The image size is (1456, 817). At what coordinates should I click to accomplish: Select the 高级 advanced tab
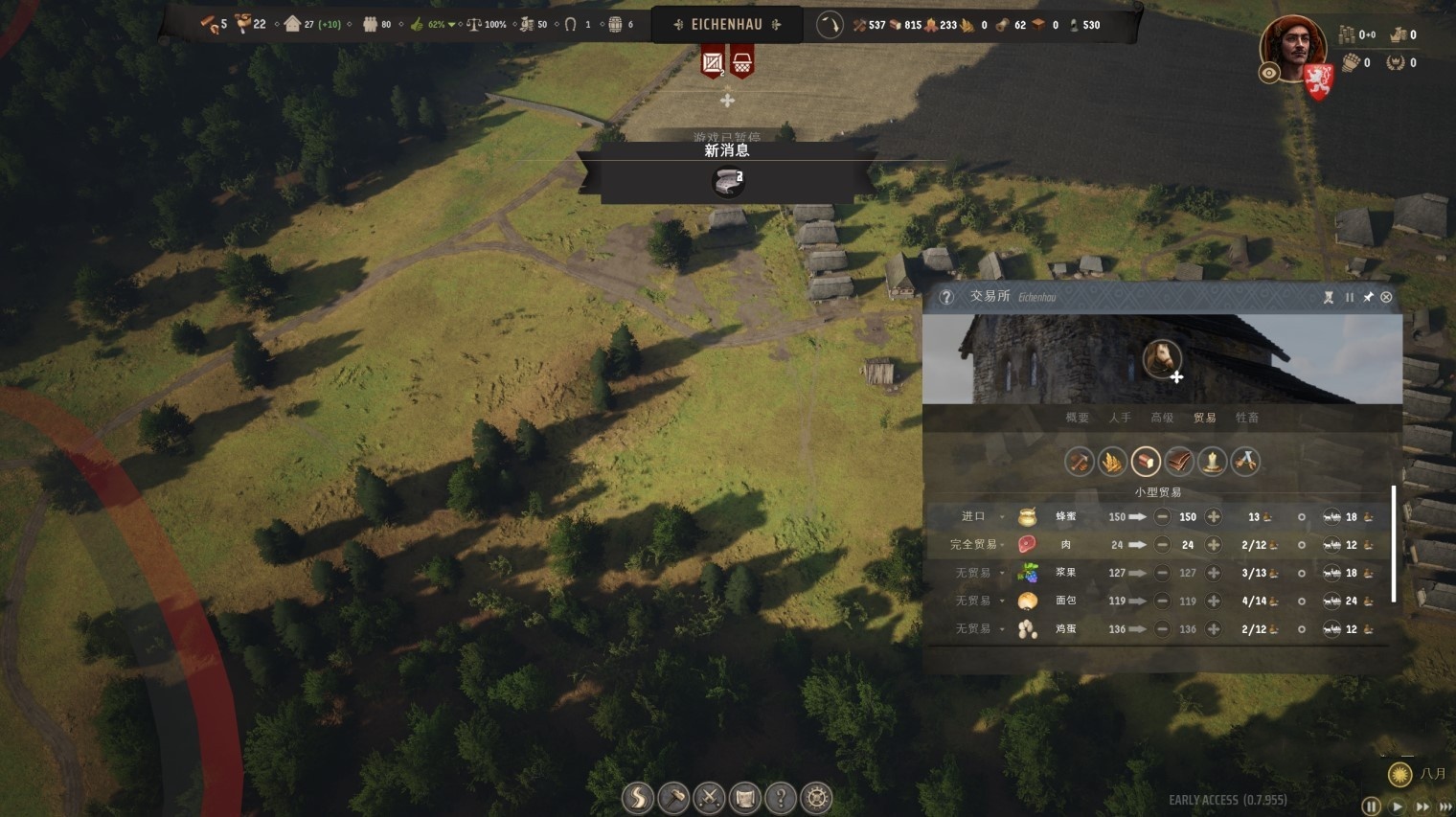pyautogui.click(x=1162, y=418)
